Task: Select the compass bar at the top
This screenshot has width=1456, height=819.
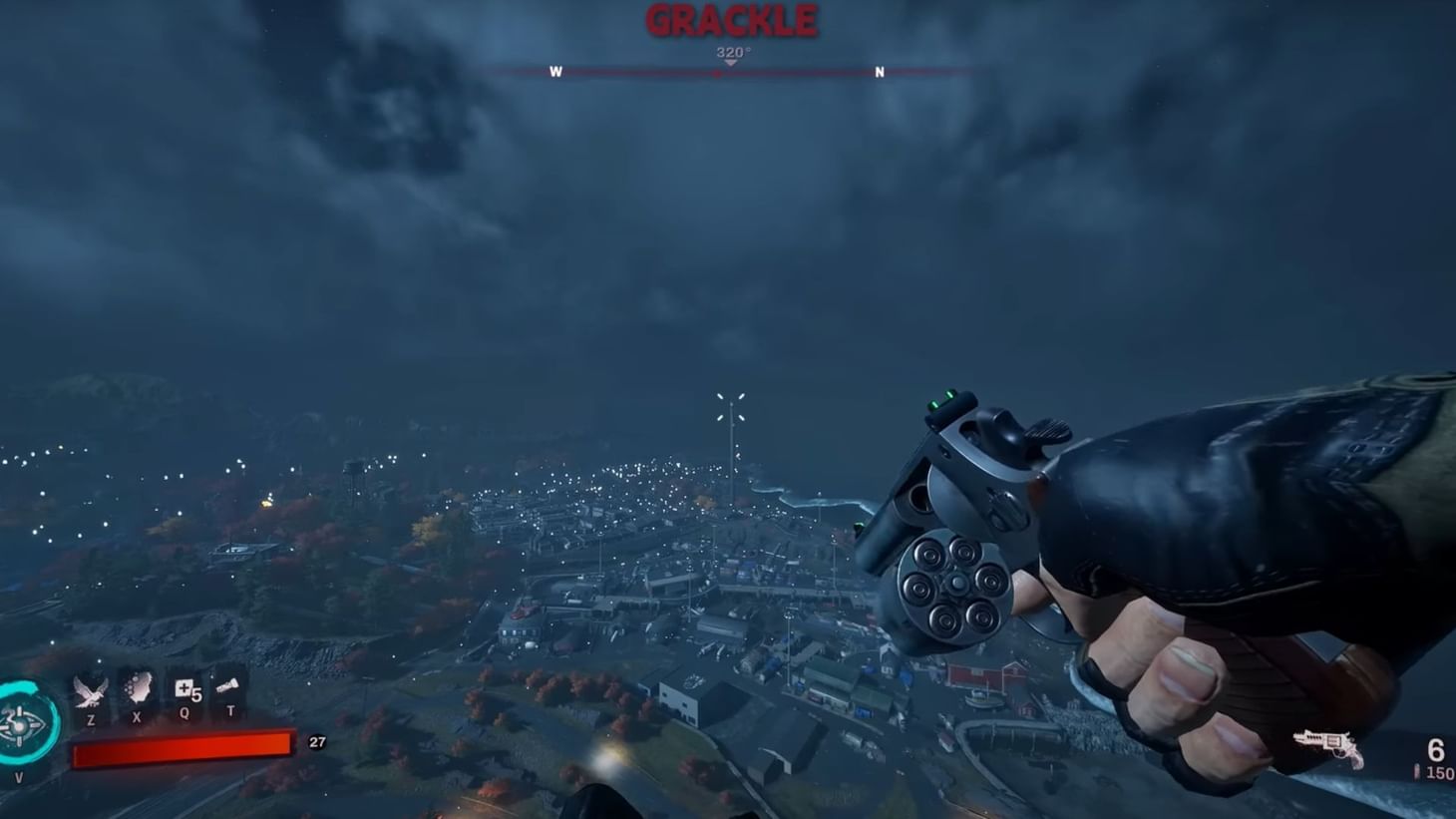Action: [x=731, y=72]
